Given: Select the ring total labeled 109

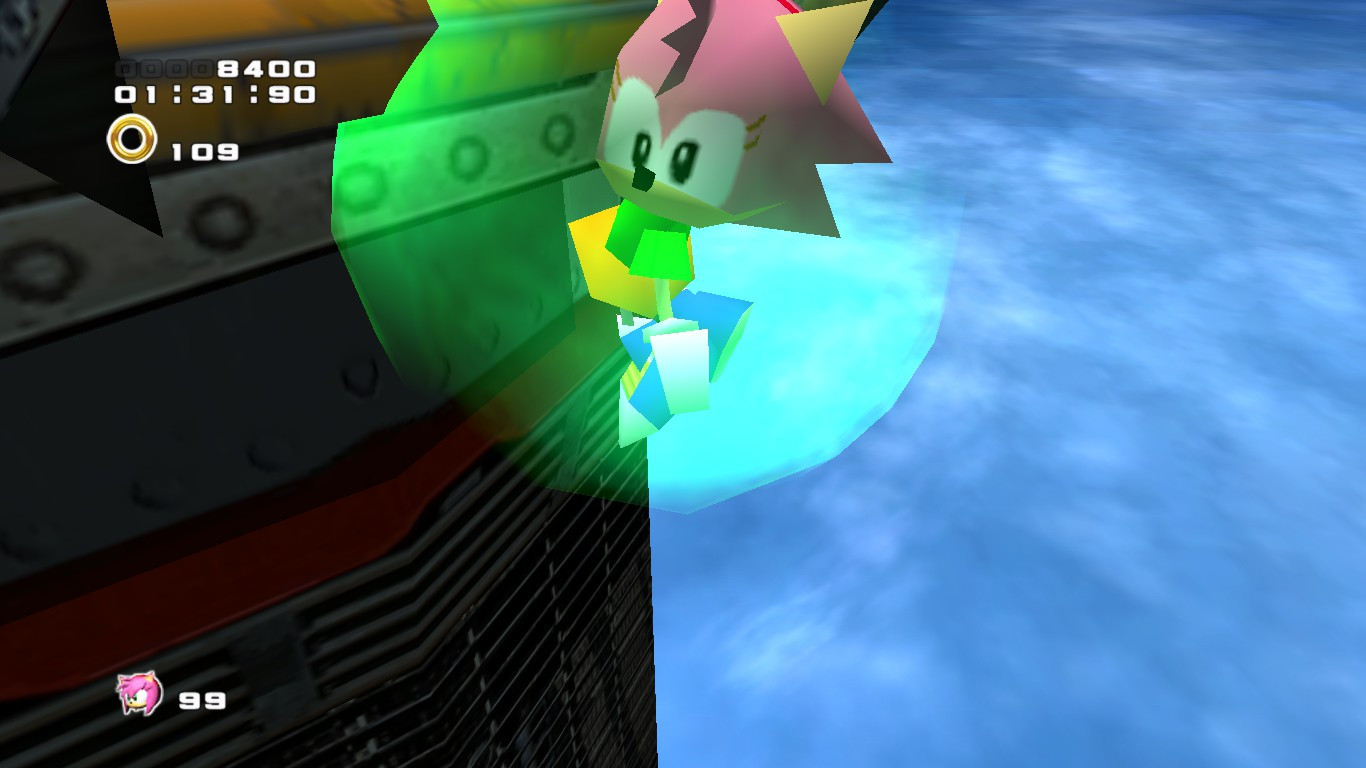Looking at the screenshot, I should point(207,152).
